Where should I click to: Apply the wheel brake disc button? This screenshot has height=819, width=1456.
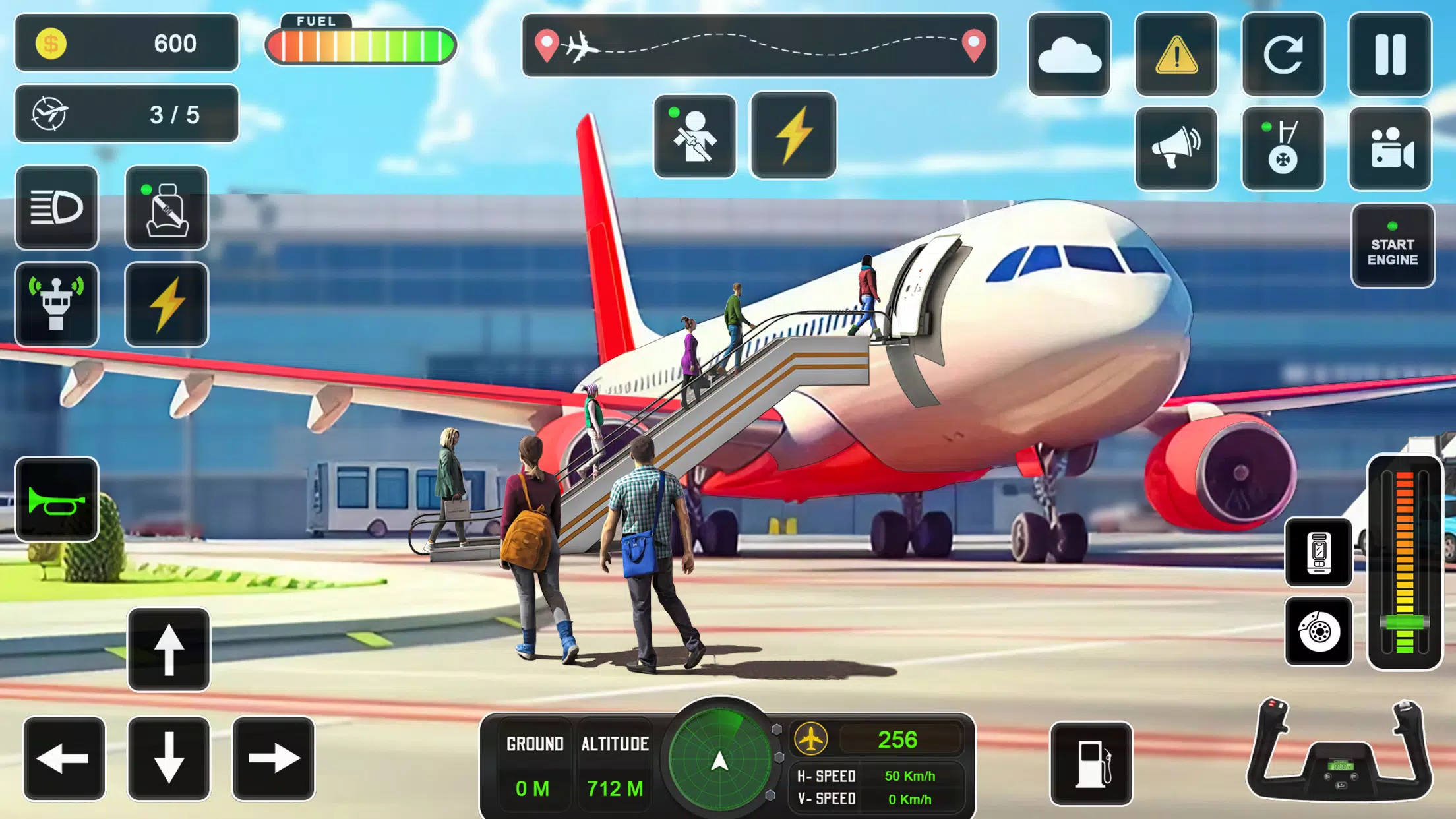tap(1319, 632)
